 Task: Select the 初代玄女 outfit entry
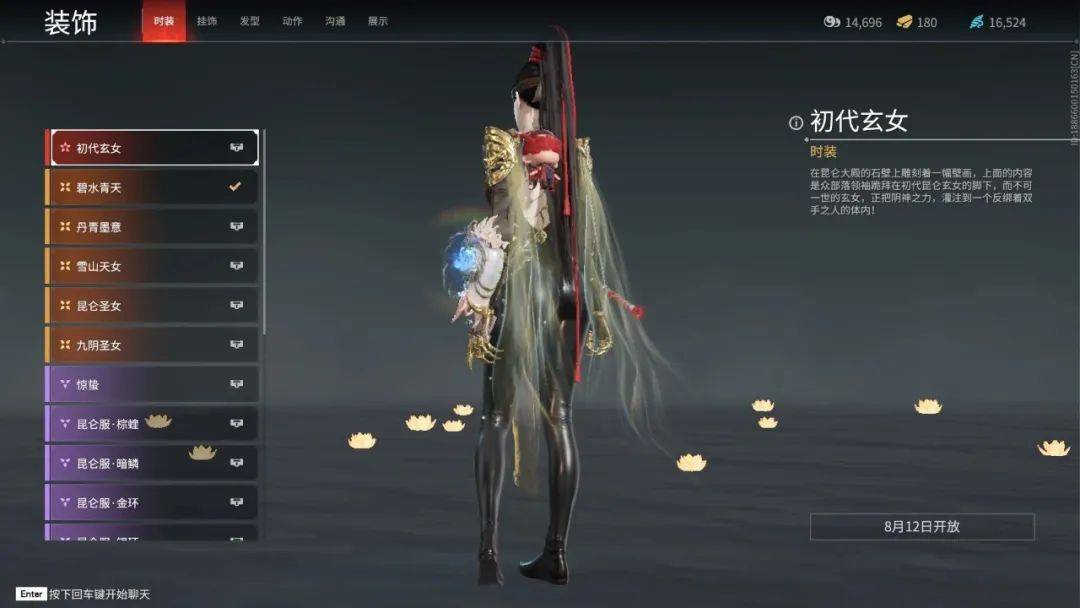coord(152,148)
